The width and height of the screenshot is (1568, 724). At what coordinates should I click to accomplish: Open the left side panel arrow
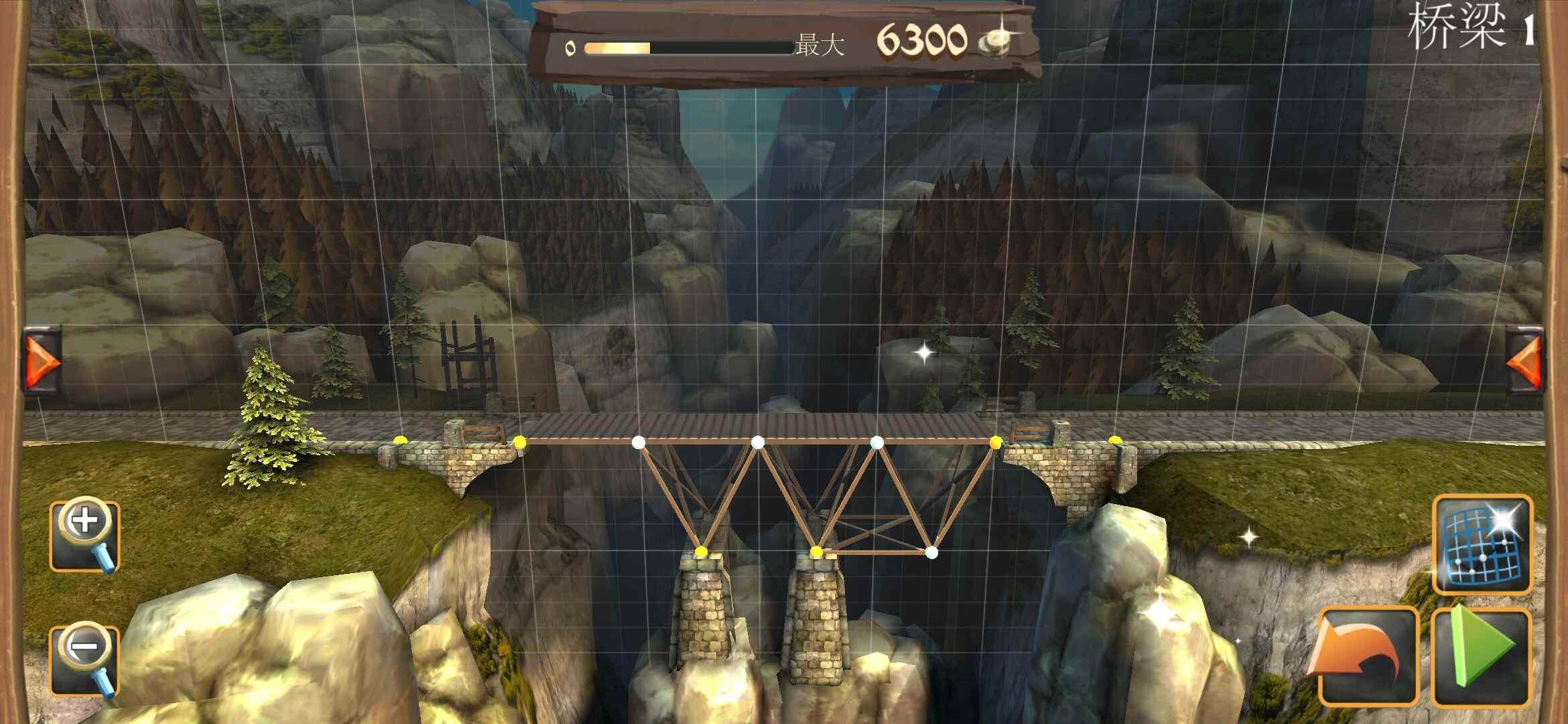click(43, 361)
